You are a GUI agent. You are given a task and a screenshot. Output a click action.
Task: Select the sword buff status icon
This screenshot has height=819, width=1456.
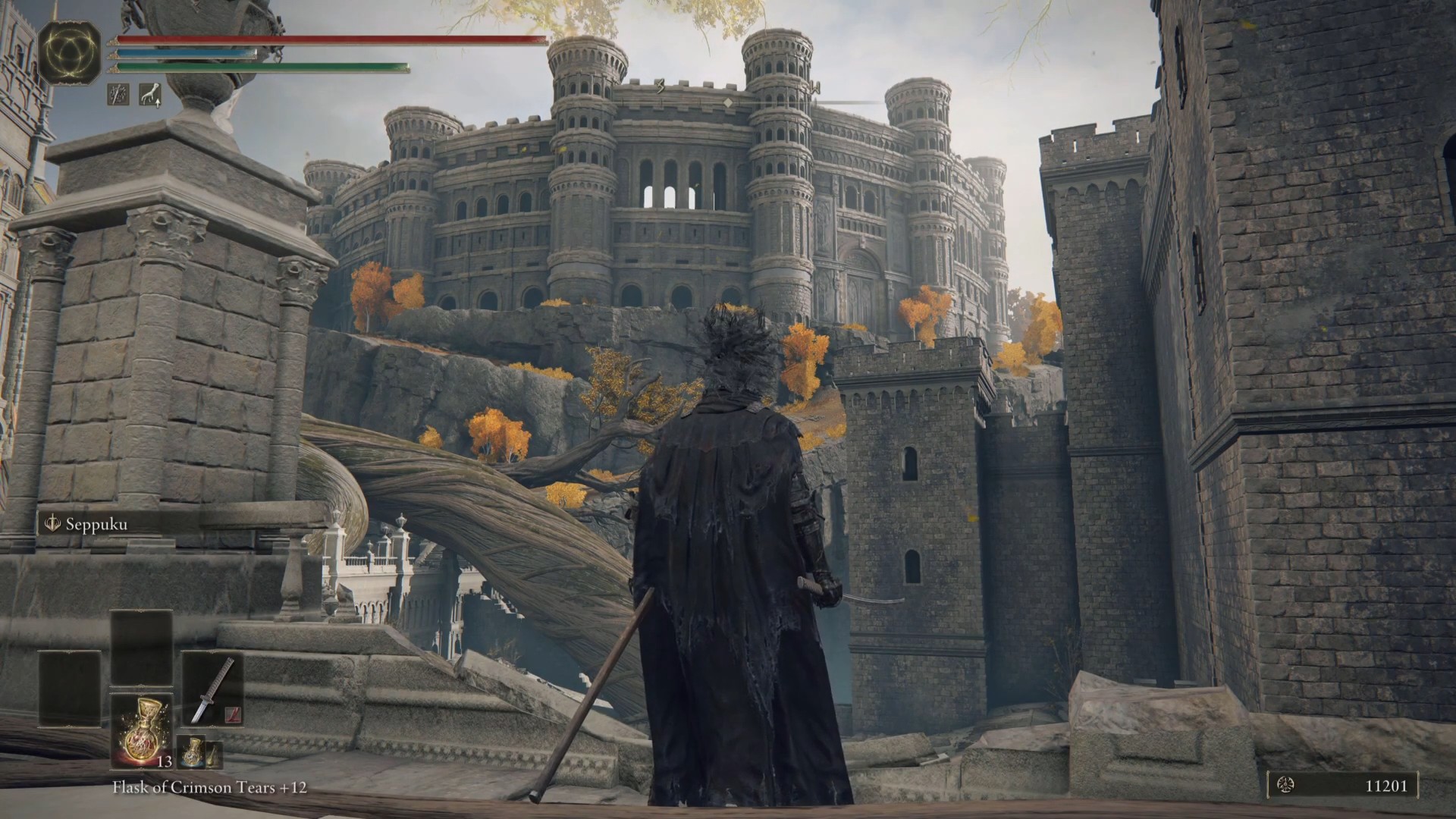[x=118, y=94]
